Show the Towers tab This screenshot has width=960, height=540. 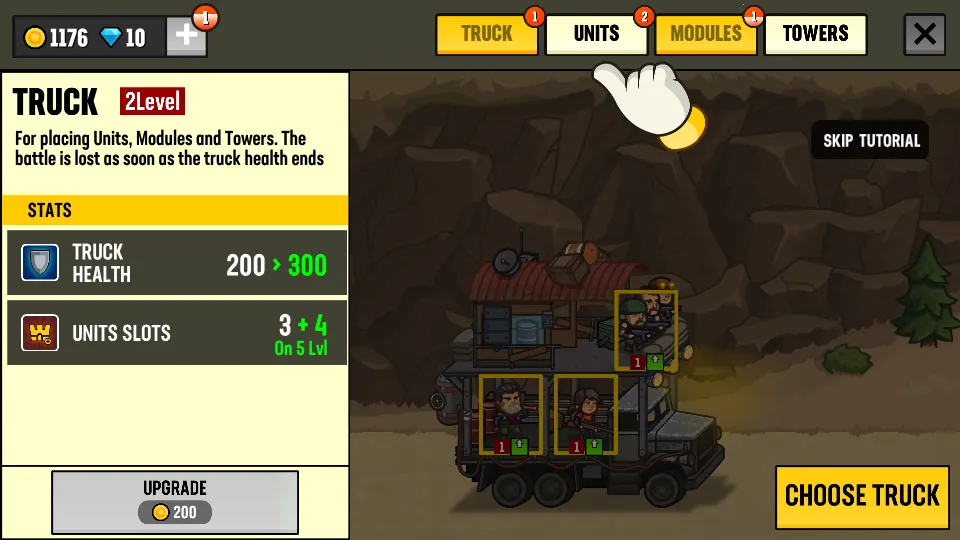coord(815,35)
